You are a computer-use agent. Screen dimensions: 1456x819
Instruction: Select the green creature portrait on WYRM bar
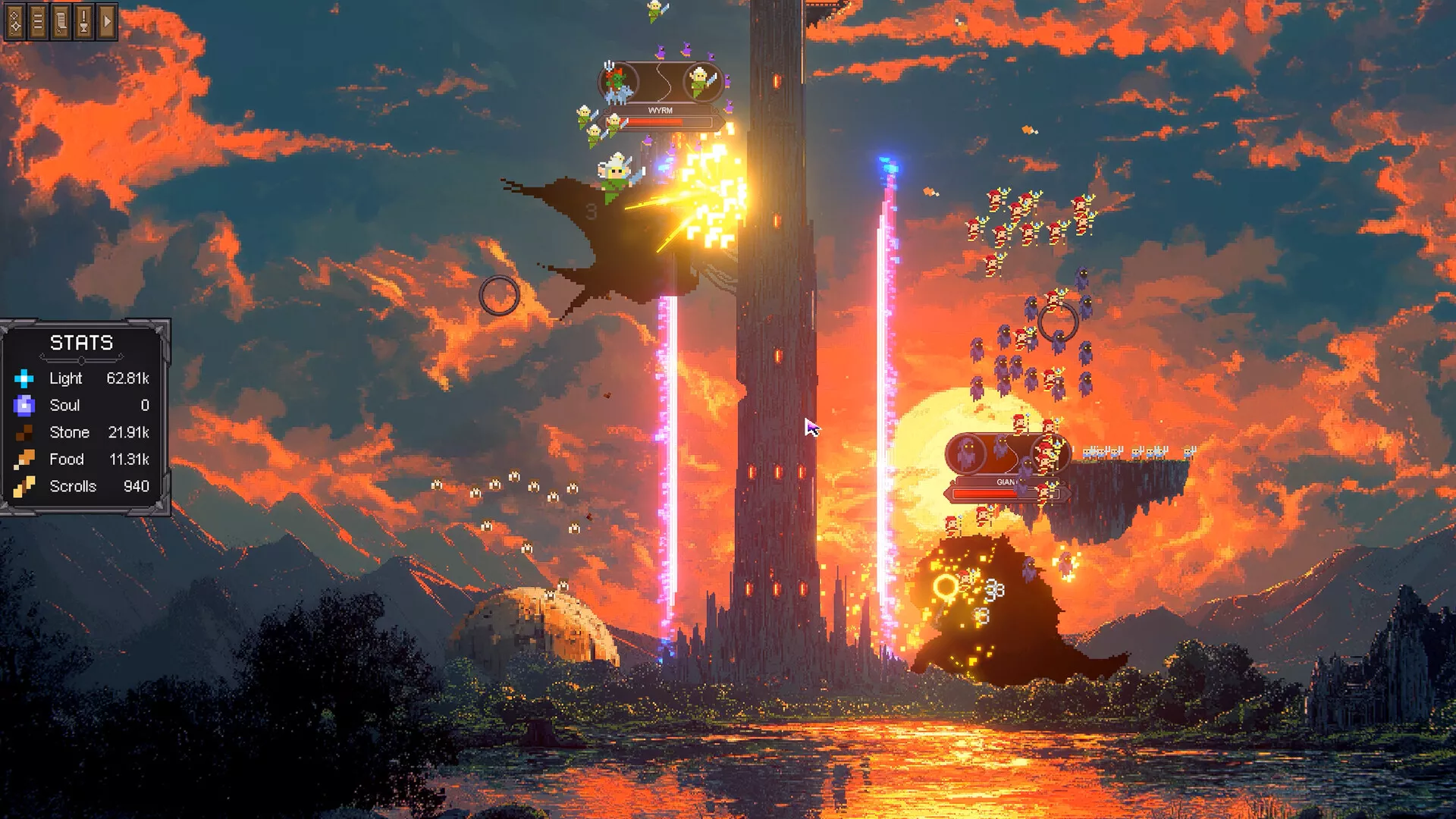coord(616,80)
